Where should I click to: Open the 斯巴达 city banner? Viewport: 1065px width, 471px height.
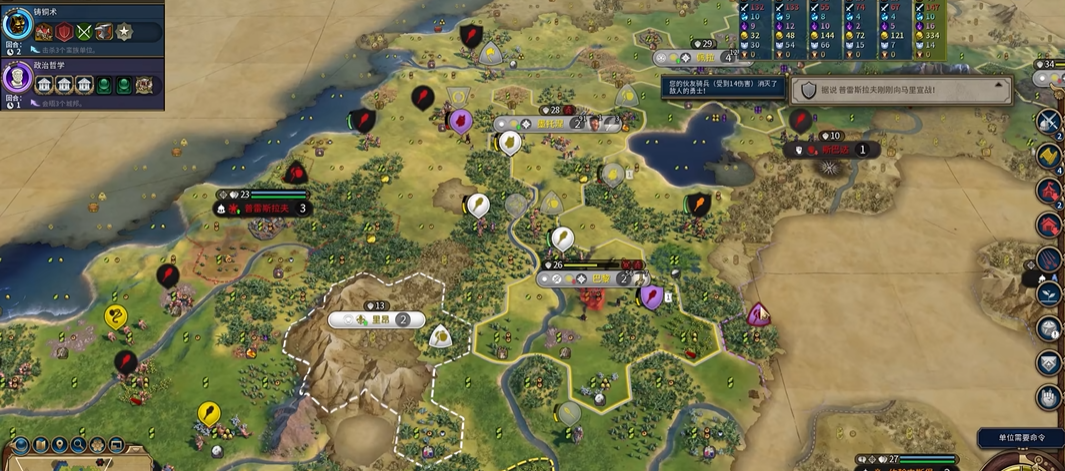pyautogui.click(x=832, y=150)
